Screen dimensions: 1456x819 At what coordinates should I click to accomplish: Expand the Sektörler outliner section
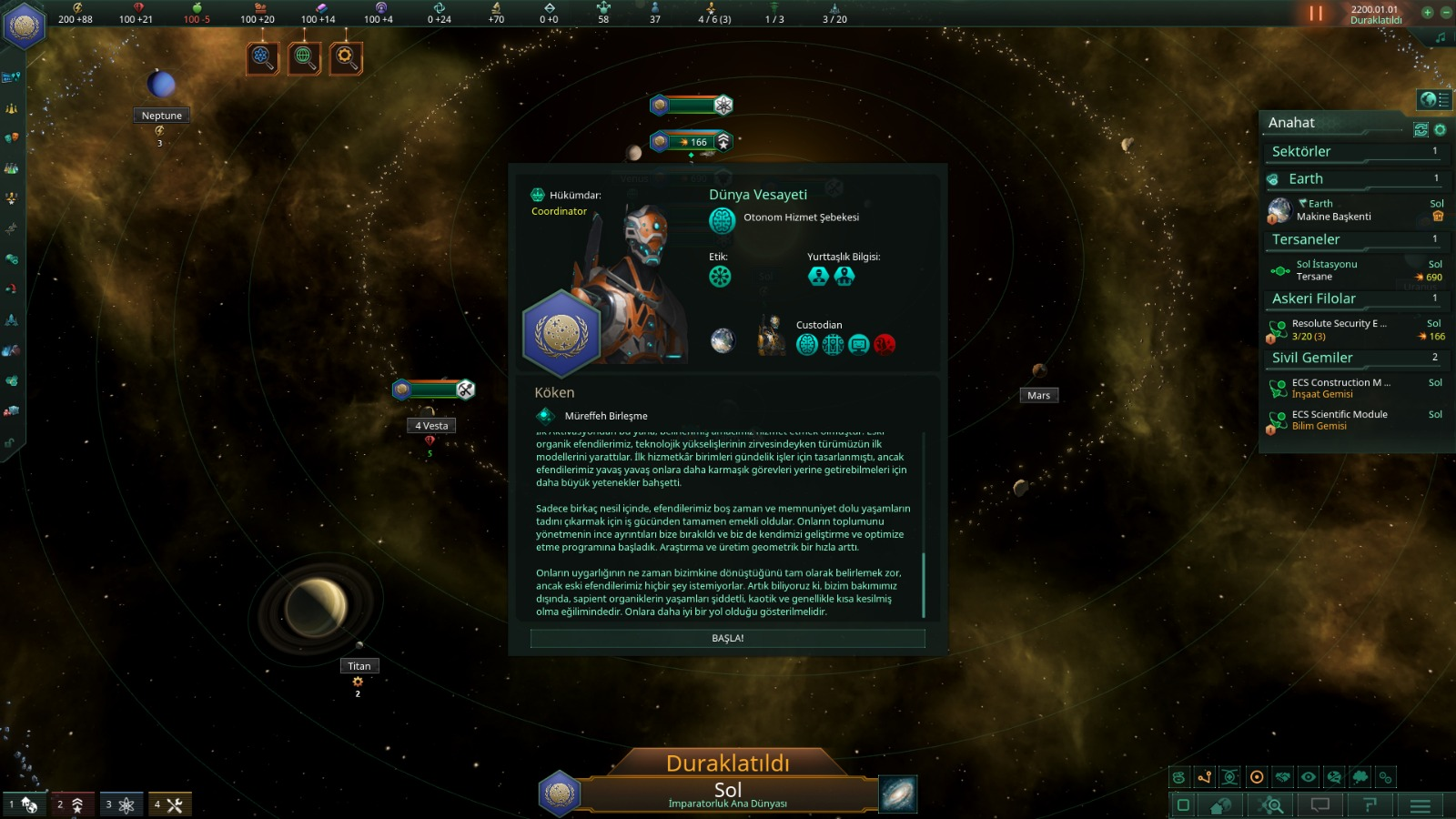pyautogui.click(x=1353, y=152)
